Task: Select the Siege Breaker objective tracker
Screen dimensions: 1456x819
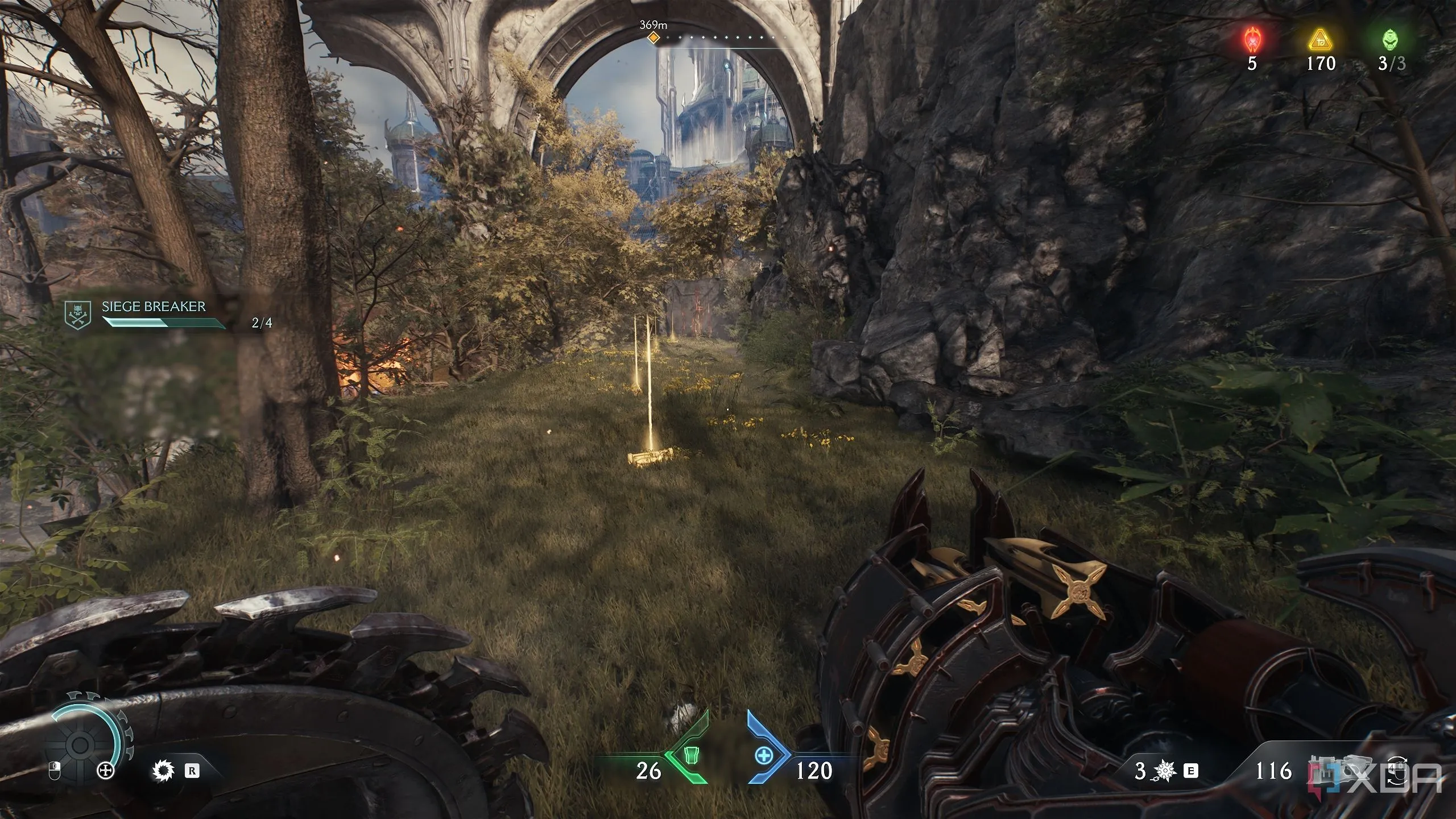Action: 154,315
